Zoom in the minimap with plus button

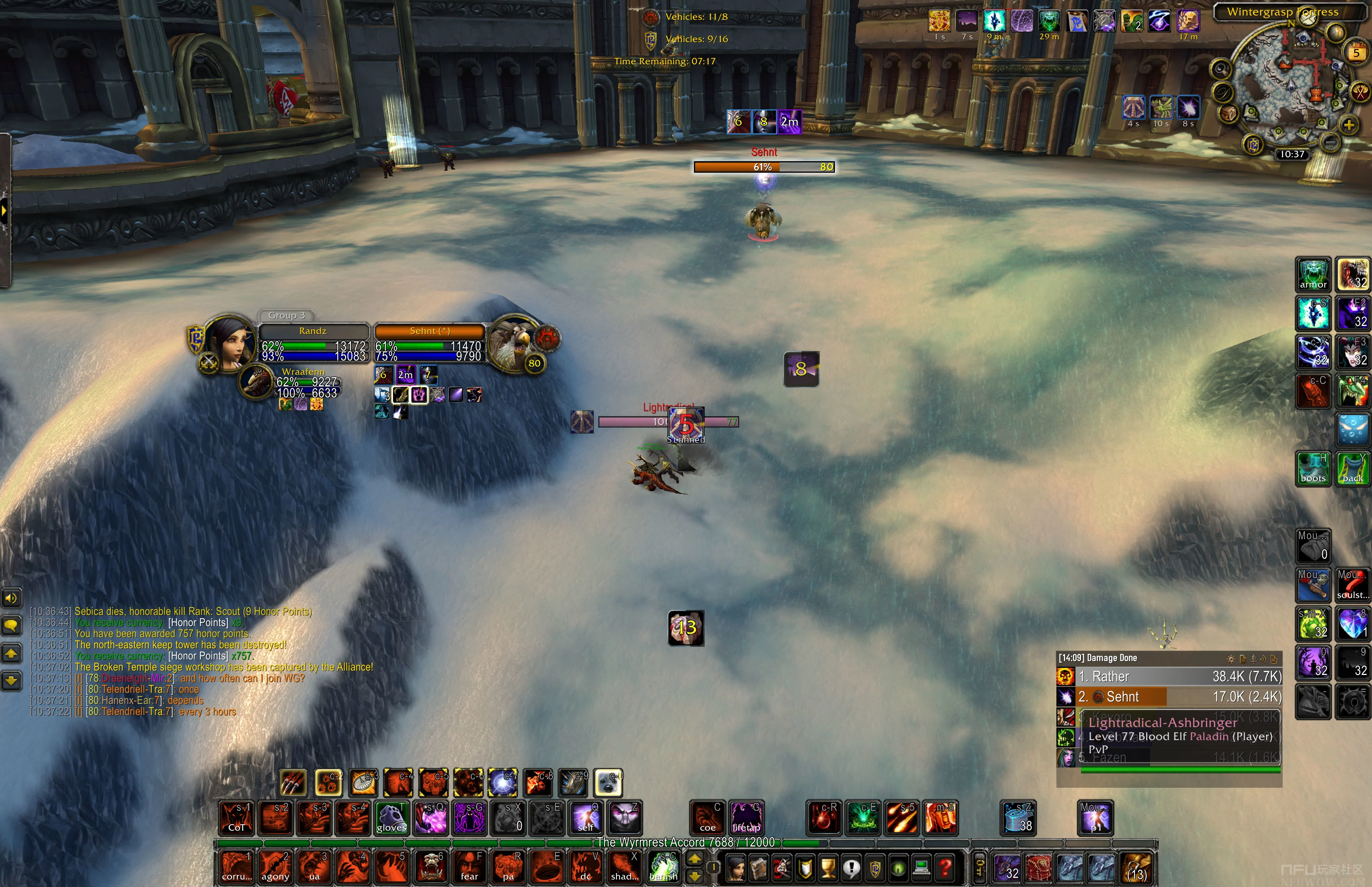(1349, 124)
